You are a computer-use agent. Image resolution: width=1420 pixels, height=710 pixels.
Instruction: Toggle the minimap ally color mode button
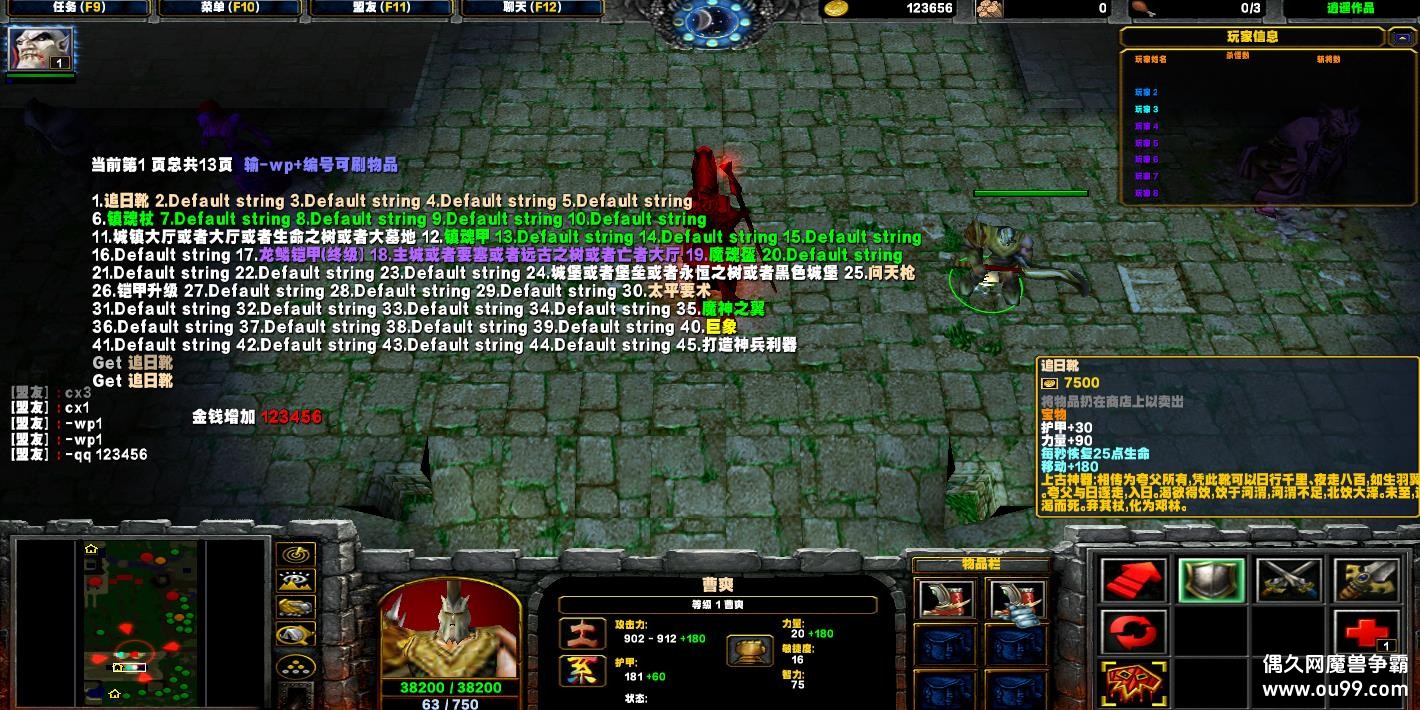click(295, 608)
